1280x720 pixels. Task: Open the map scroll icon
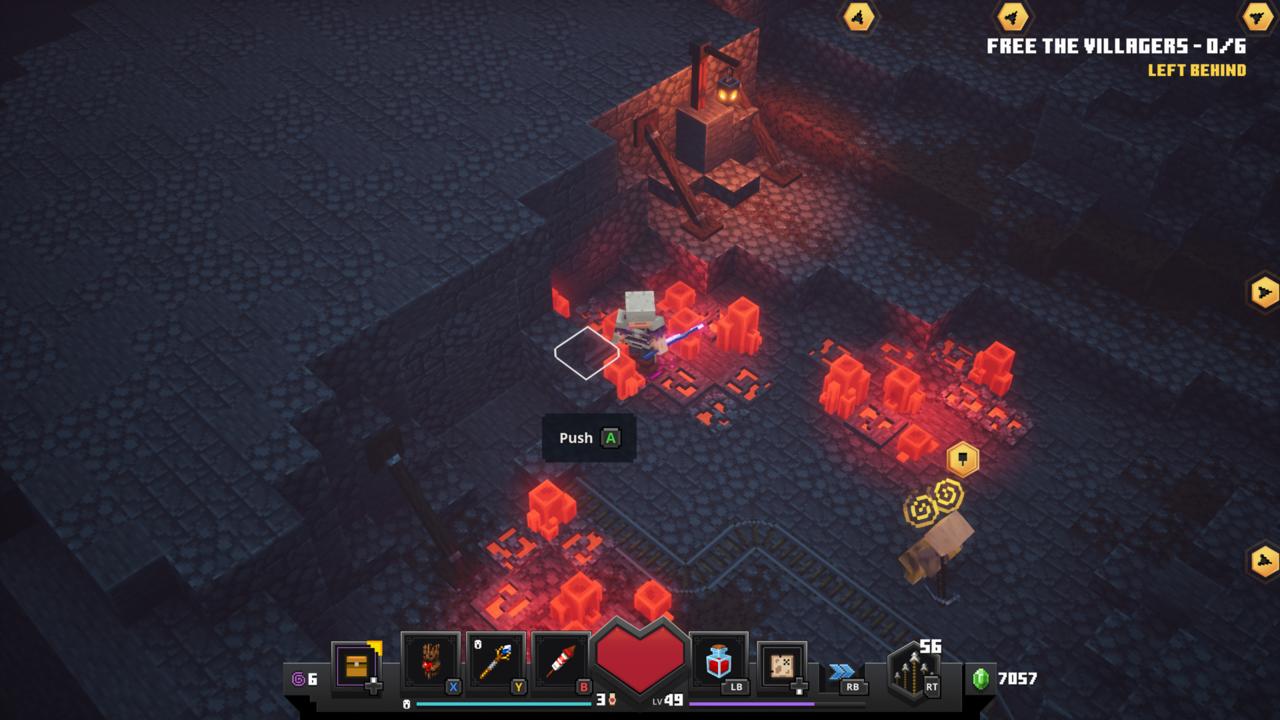tap(782, 665)
